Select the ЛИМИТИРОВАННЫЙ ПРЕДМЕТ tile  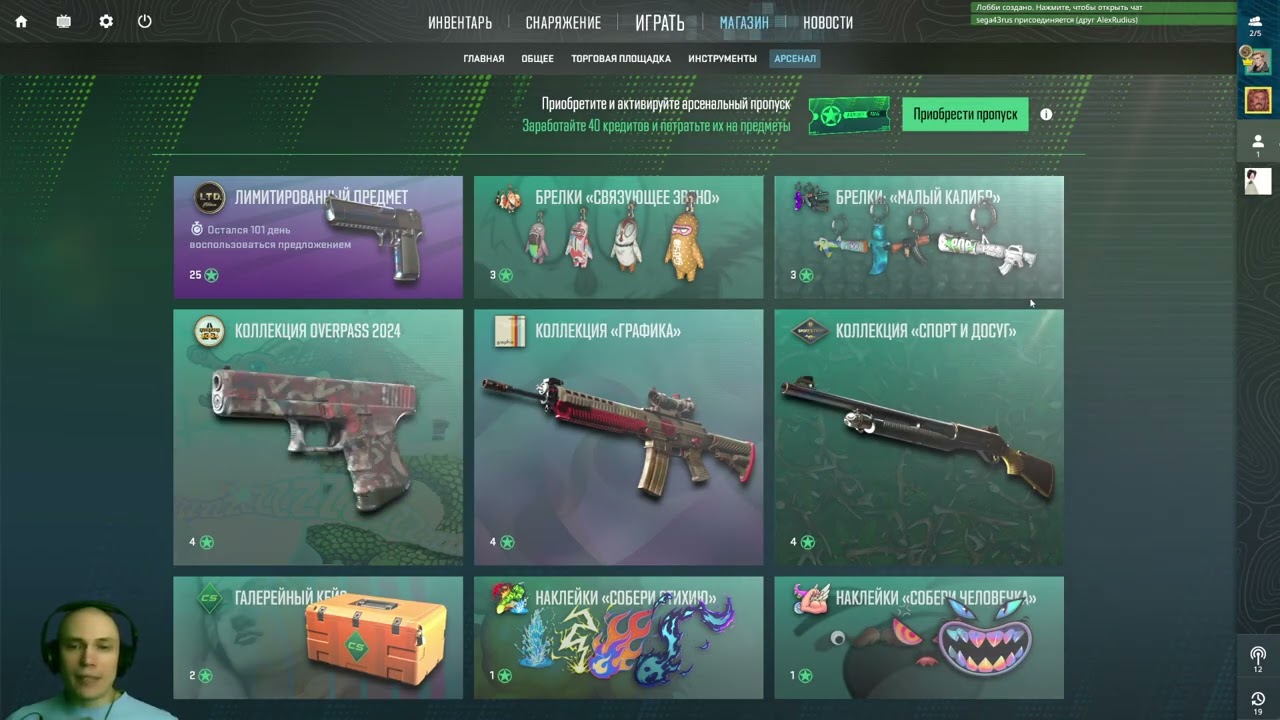tap(318, 237)
